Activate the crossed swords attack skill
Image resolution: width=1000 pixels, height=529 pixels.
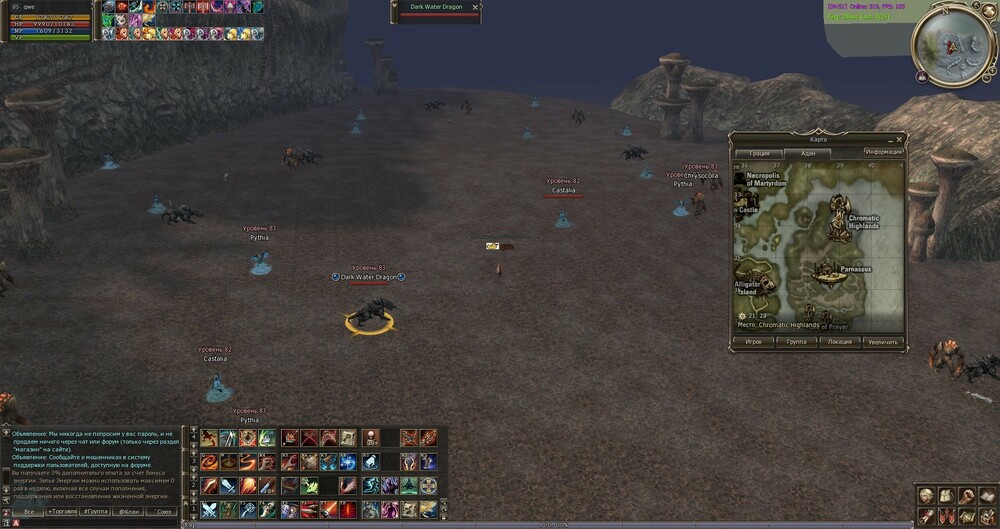pyautogui.click(x=209, y=509)
